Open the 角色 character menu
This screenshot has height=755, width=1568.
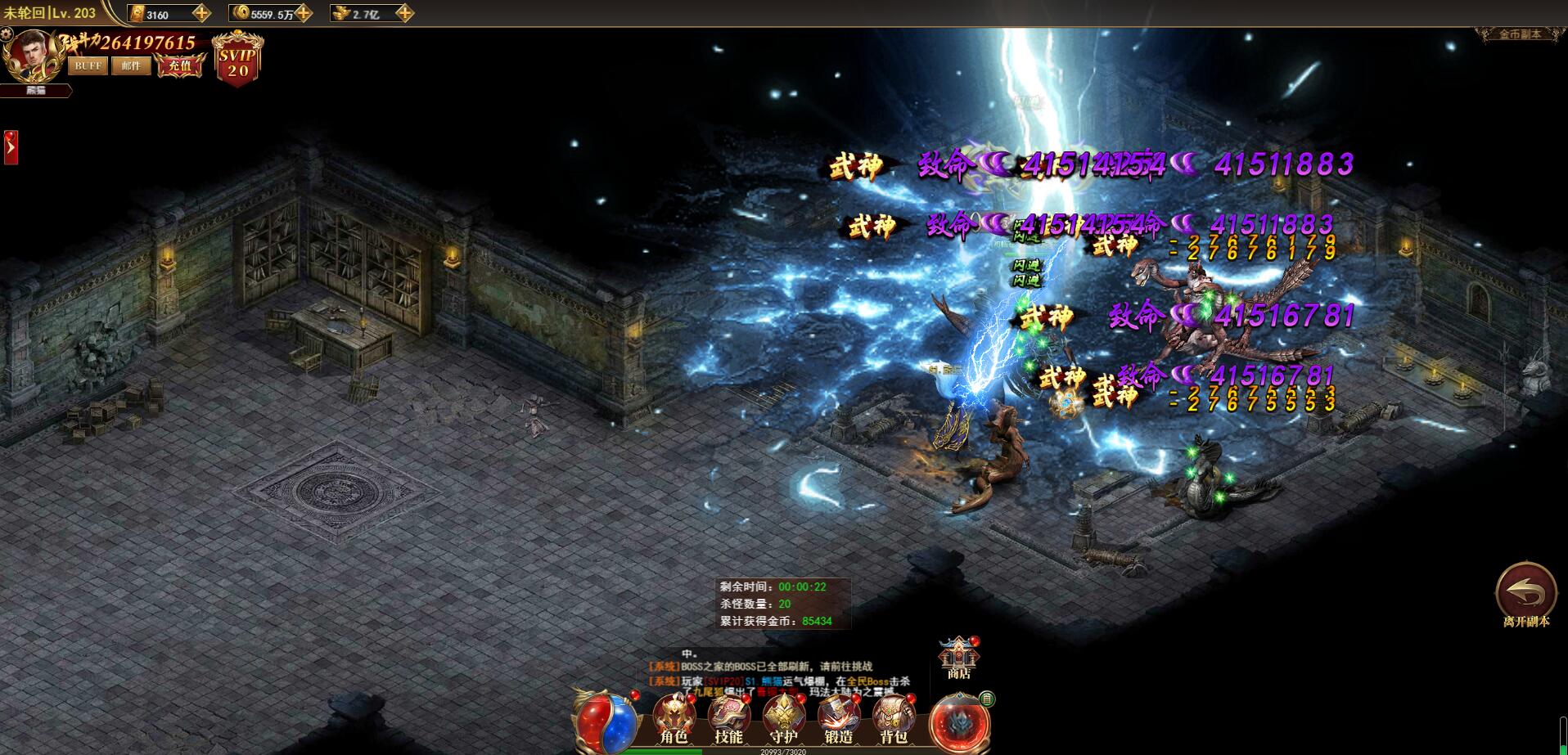click(x=674, y=720)
